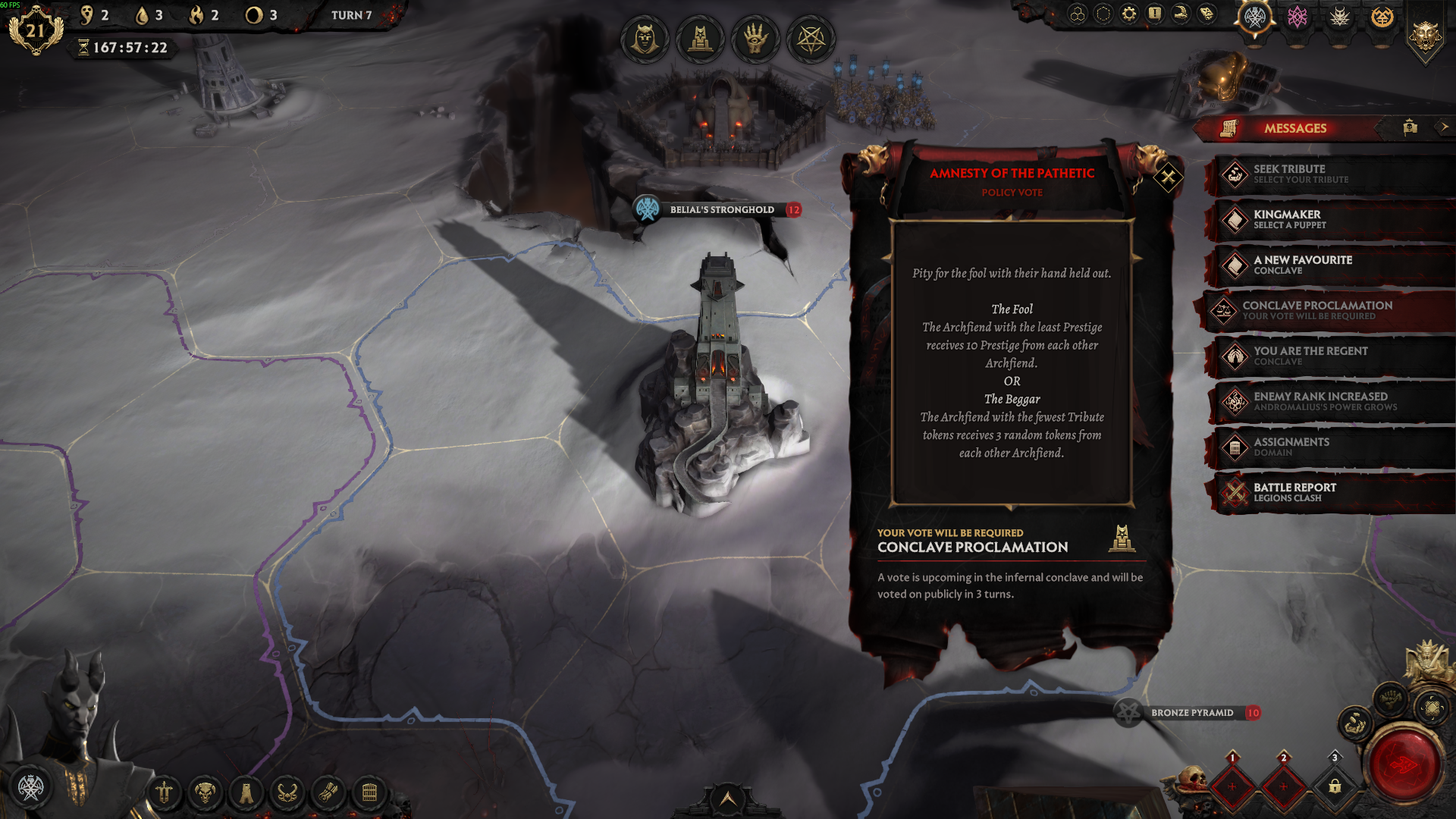Choose order slot number 1
Screen dimensions: 1456x819
1232,786
